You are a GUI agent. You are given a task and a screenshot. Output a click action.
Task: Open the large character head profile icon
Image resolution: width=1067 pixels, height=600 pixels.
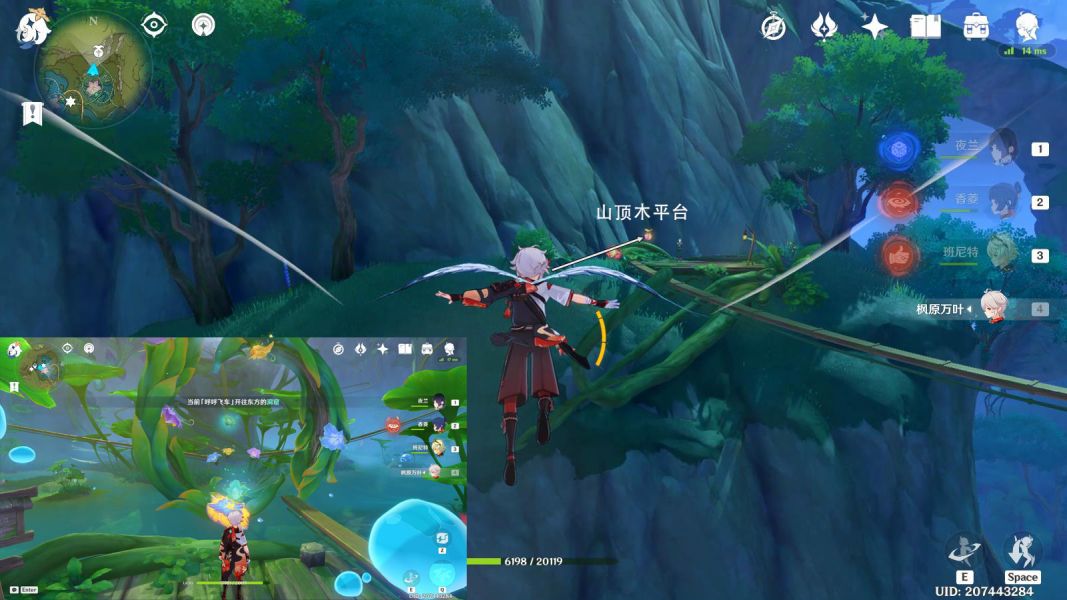(x=1027, y=27)
